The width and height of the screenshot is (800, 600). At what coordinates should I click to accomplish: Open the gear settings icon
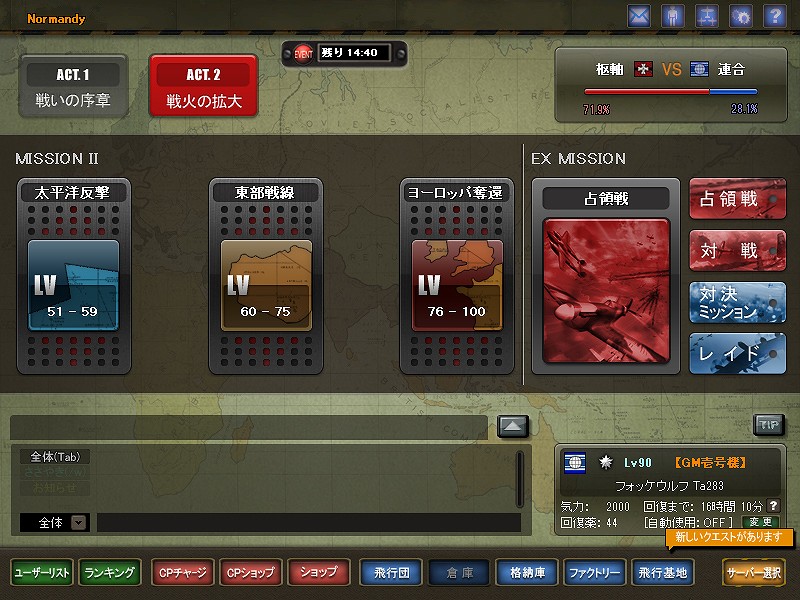pyautogui.click(x=740, y=16)
